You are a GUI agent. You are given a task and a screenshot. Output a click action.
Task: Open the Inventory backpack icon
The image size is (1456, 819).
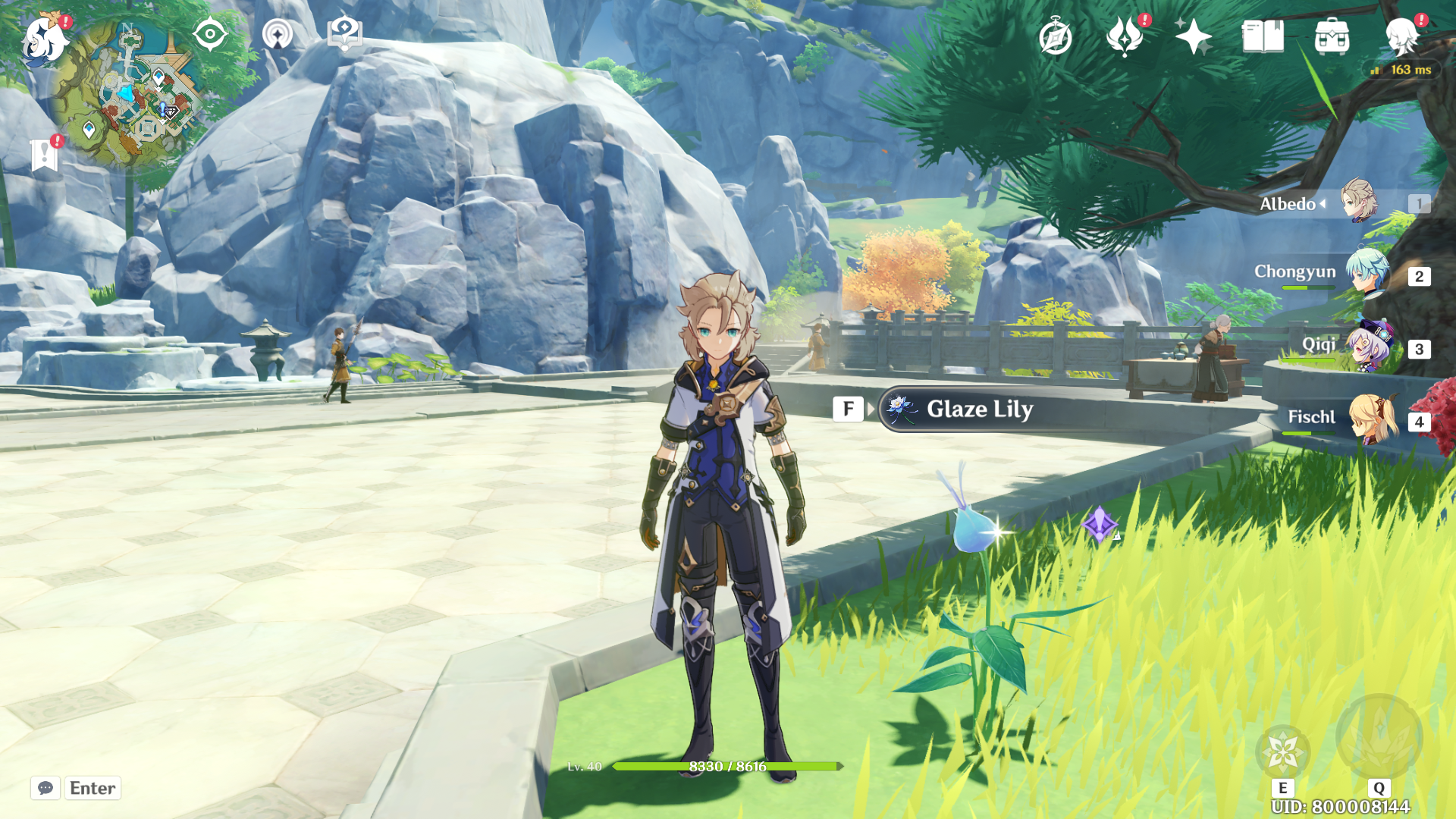pyautogui.click(x=1332, y=34)
